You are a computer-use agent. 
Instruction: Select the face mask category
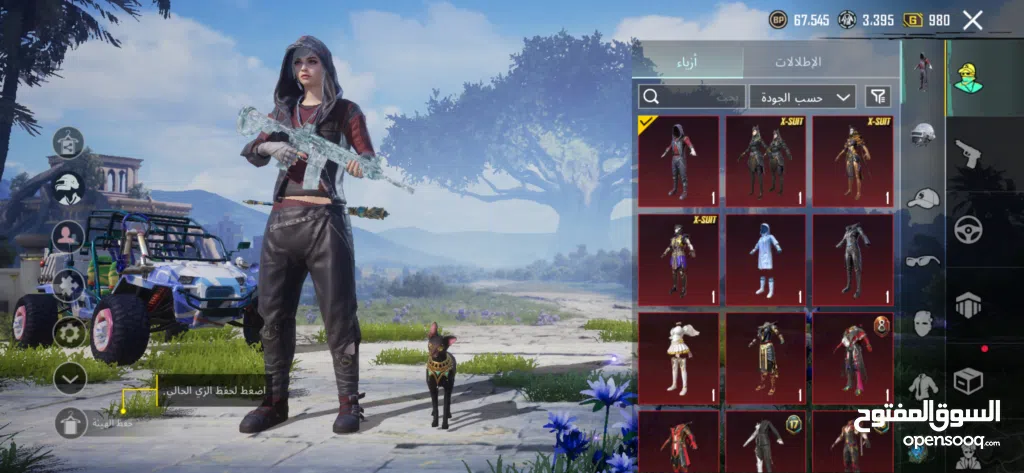[x=923, y=323]
